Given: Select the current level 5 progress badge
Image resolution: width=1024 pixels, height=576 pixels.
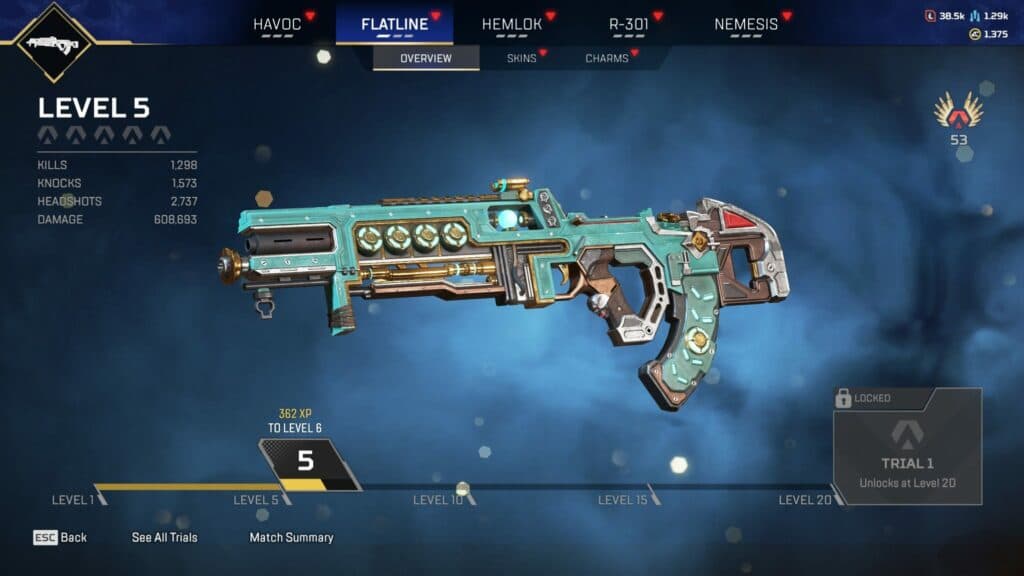Looking at the screenshot, I should tap(306, 464).
